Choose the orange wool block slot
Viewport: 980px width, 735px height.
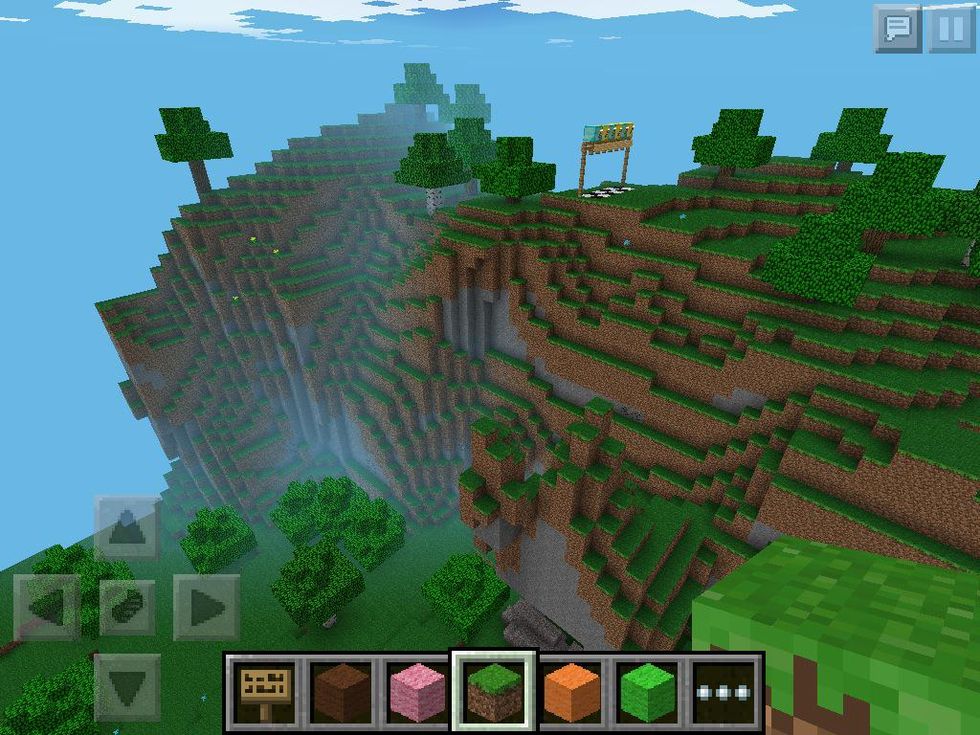572,691
